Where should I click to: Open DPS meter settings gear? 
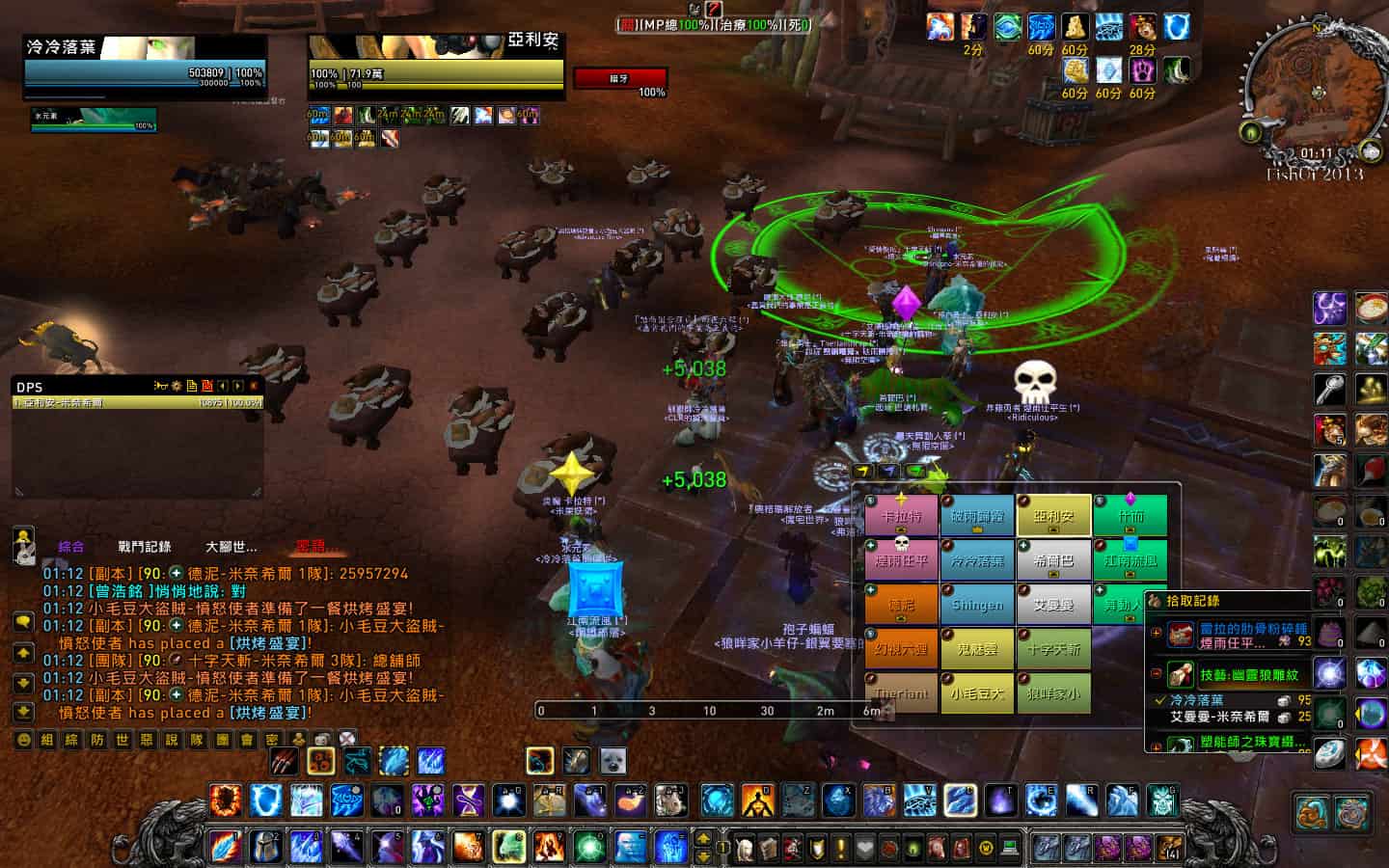point(177,387)
